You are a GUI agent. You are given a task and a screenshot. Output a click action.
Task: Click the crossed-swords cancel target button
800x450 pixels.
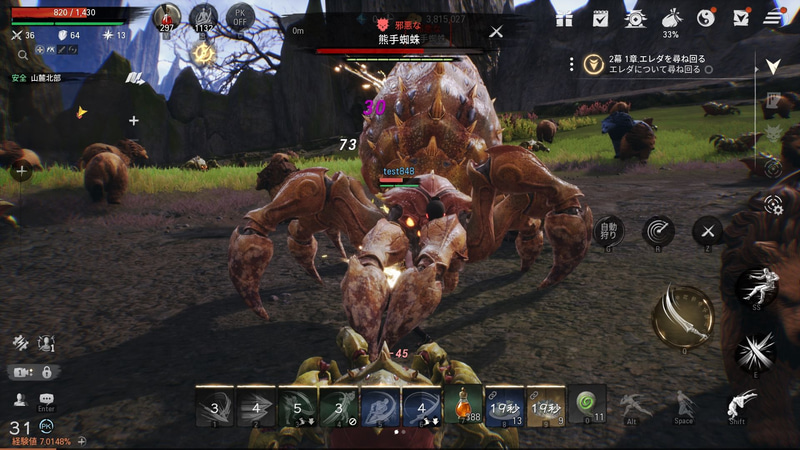(708, 232)
